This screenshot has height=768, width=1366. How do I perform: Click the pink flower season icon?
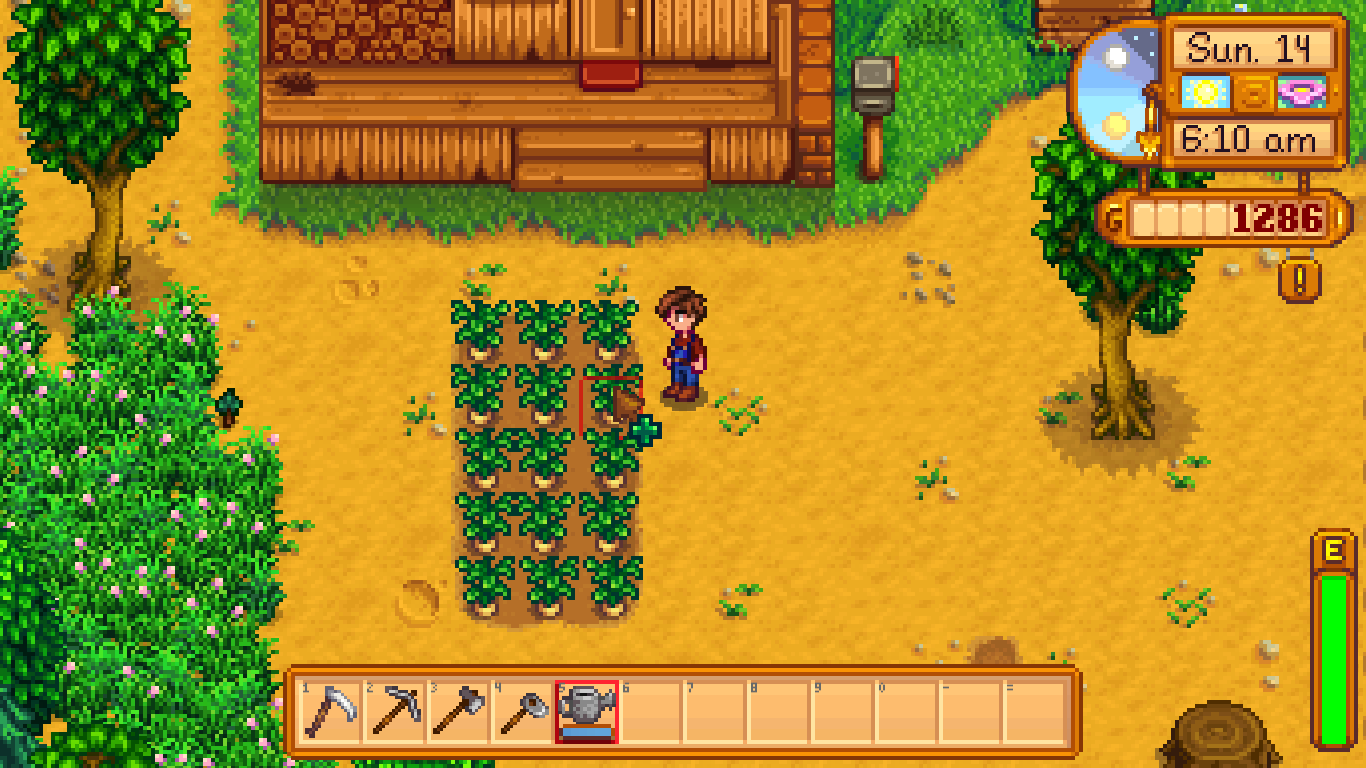(1304, 91)
